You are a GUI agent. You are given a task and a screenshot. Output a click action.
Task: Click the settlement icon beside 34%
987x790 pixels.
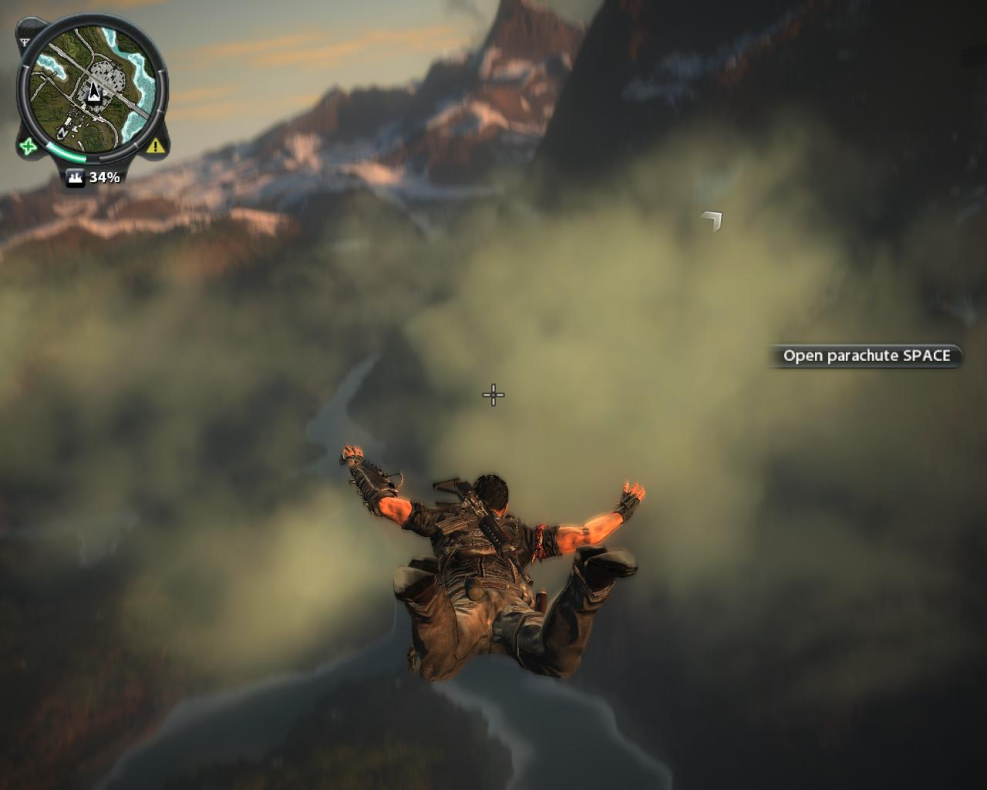point(76,178)
